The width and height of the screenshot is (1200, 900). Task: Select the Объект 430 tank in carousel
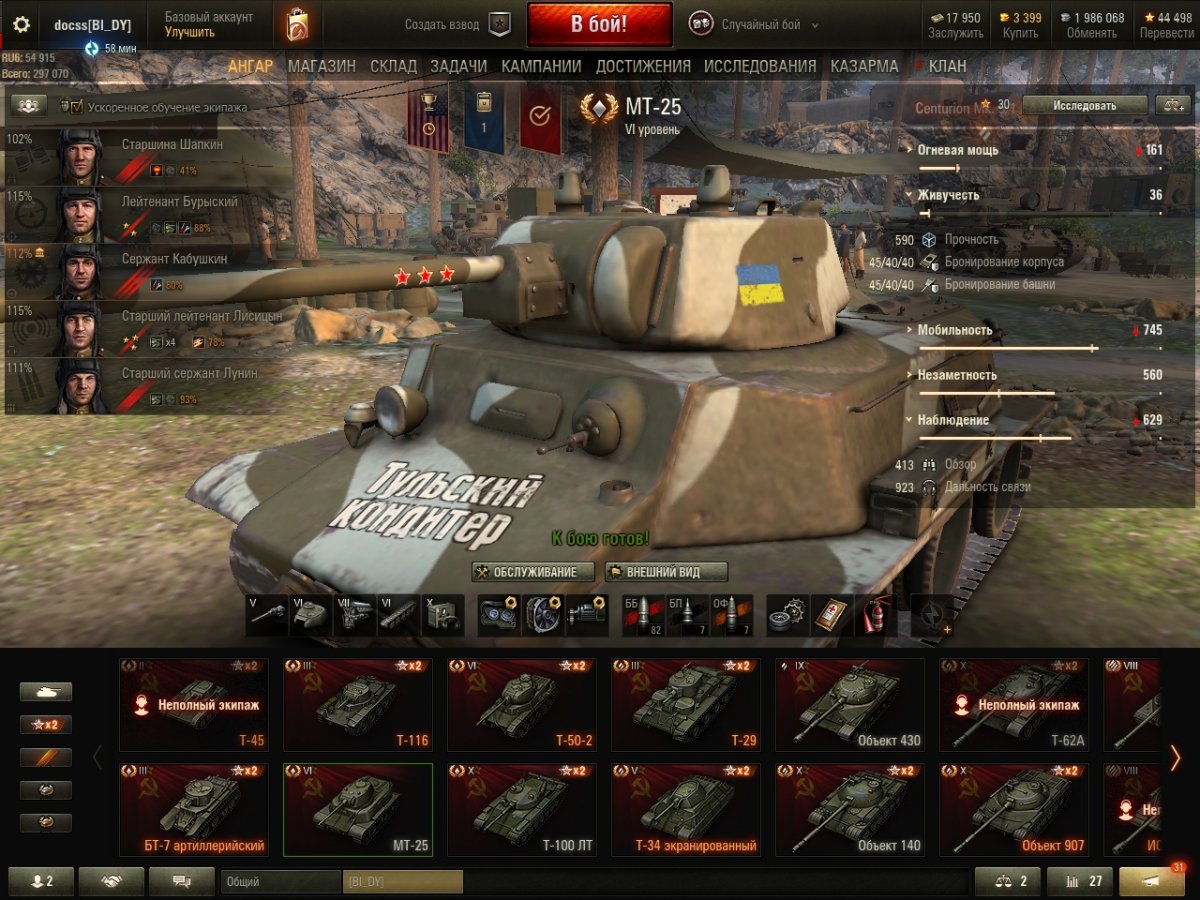click(x=849, y=705)
